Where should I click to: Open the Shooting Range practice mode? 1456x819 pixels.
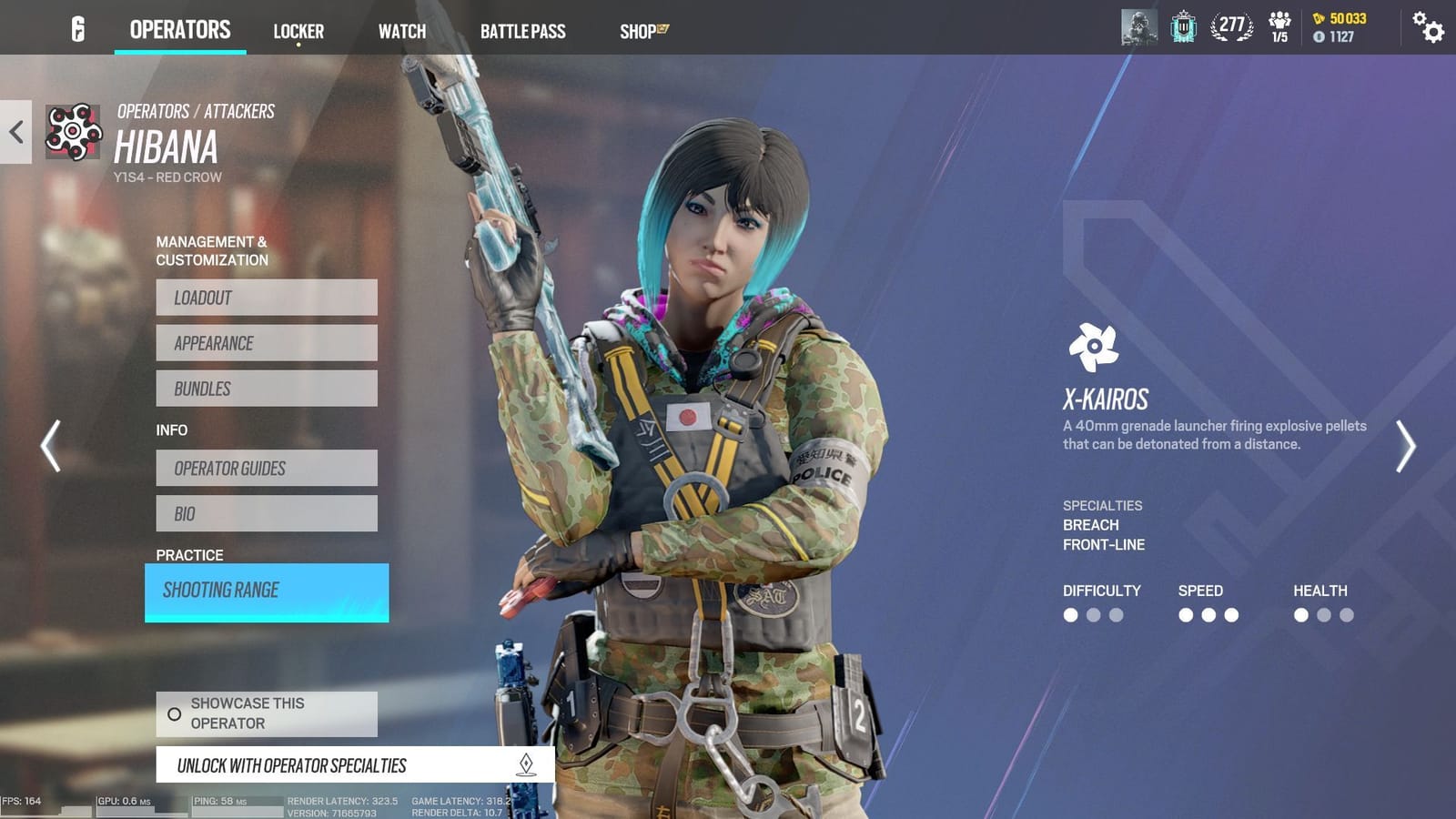267,591
